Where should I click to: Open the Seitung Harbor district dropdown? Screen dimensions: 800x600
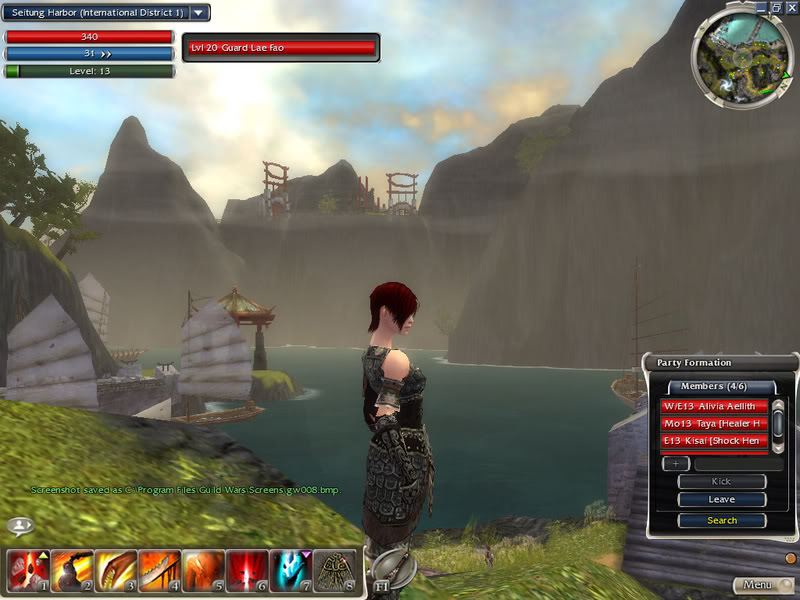click(199, 13)
